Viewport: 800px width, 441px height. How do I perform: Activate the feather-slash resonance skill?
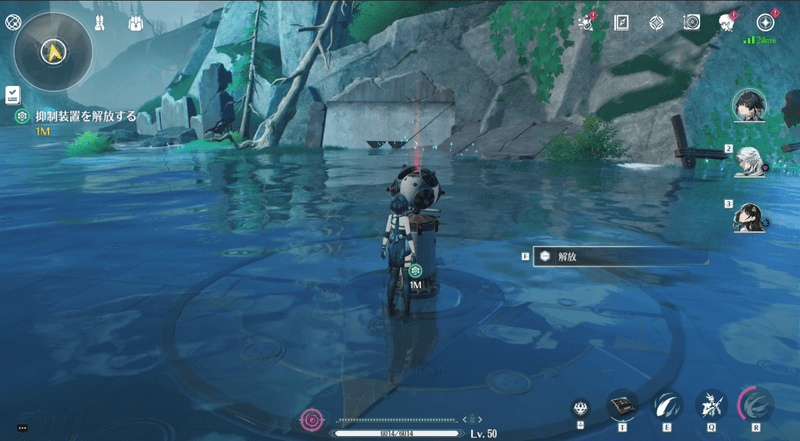666,405
